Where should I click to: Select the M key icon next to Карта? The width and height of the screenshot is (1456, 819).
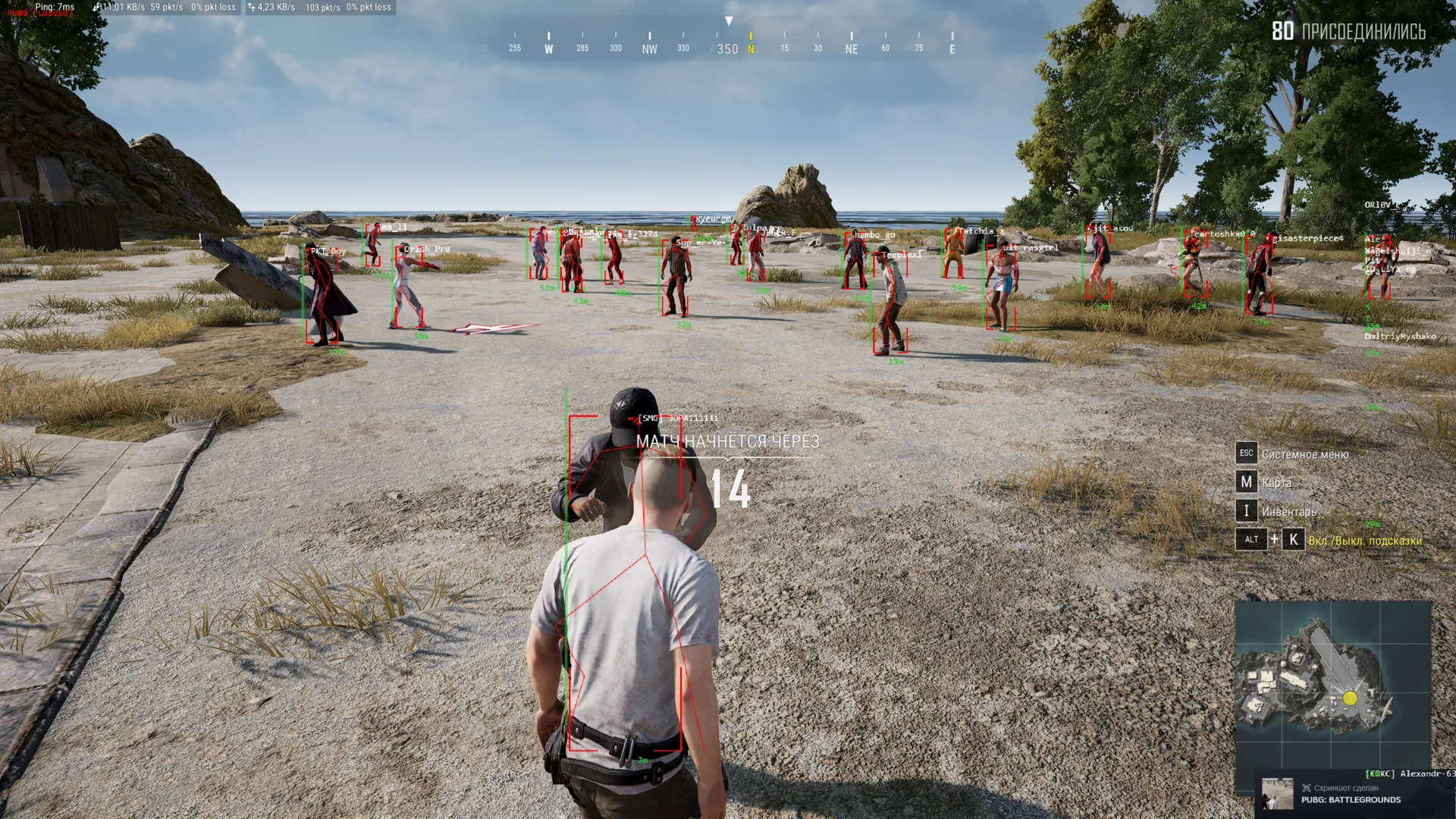pos(1247,482)
